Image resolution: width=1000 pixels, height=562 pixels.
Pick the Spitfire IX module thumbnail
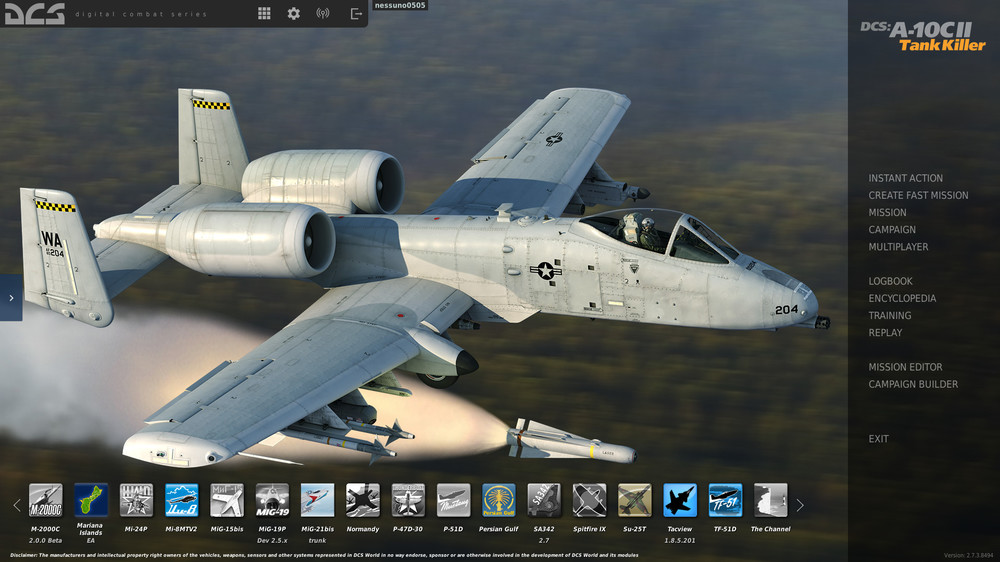pos(589,500)
